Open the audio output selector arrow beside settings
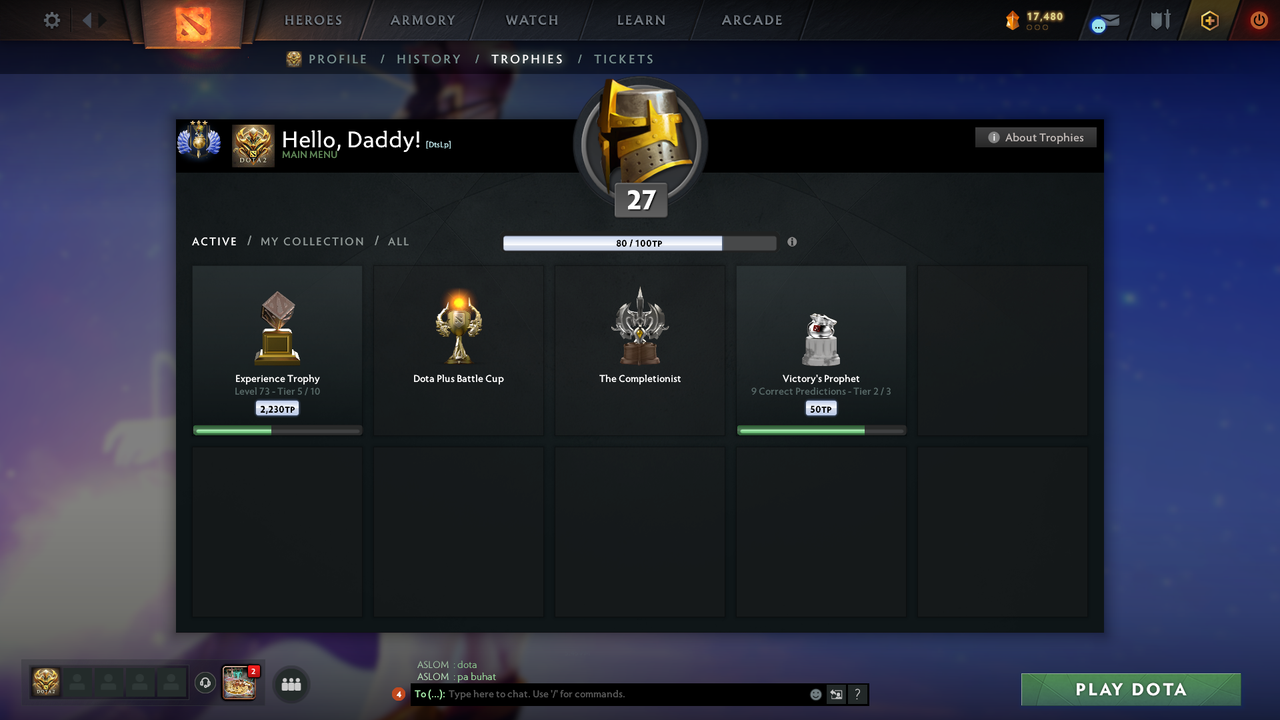 coord(88,20)
